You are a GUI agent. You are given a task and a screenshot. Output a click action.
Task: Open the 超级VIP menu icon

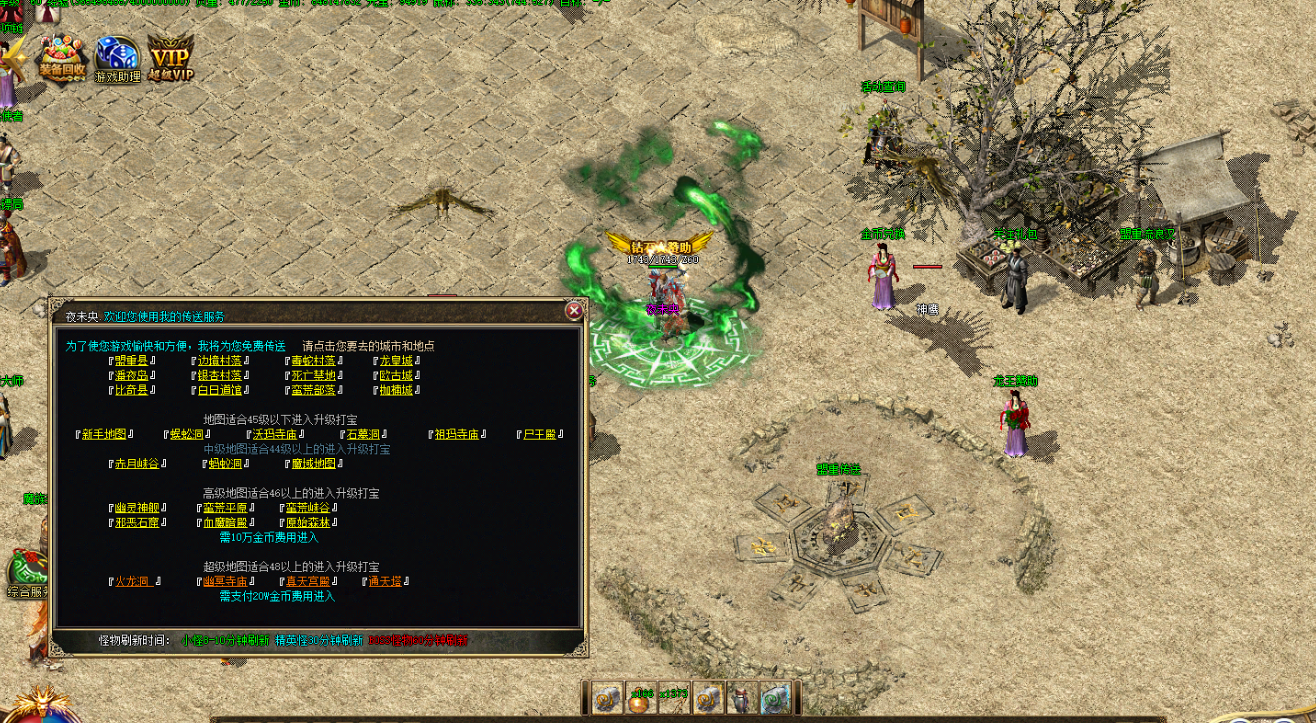coord(170,59)
